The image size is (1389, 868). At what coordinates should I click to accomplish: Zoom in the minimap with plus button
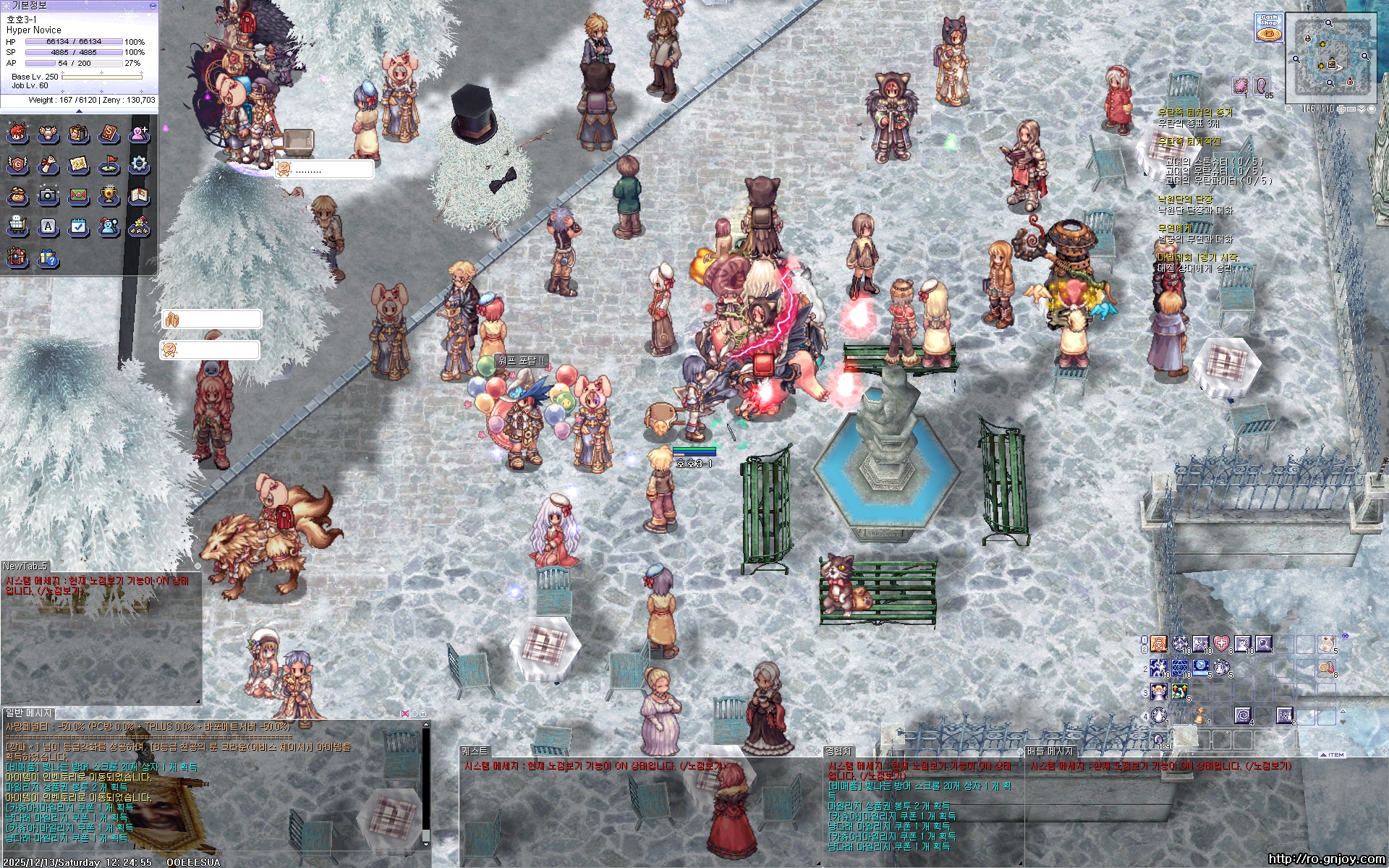pos(1341,109)
